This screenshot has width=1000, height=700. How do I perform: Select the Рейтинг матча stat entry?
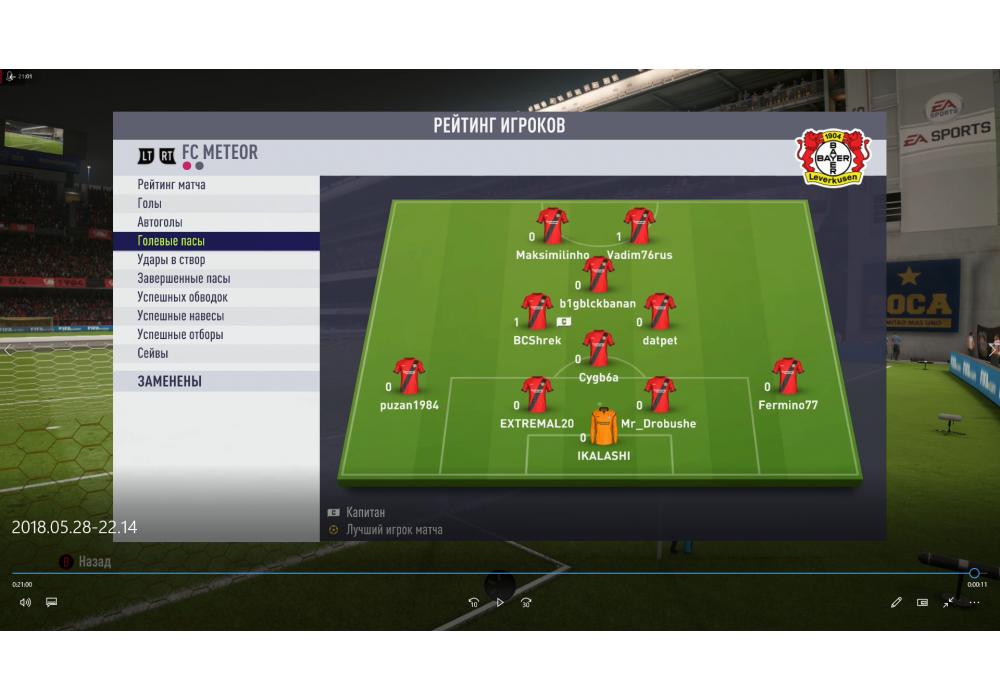pos(172,185)
